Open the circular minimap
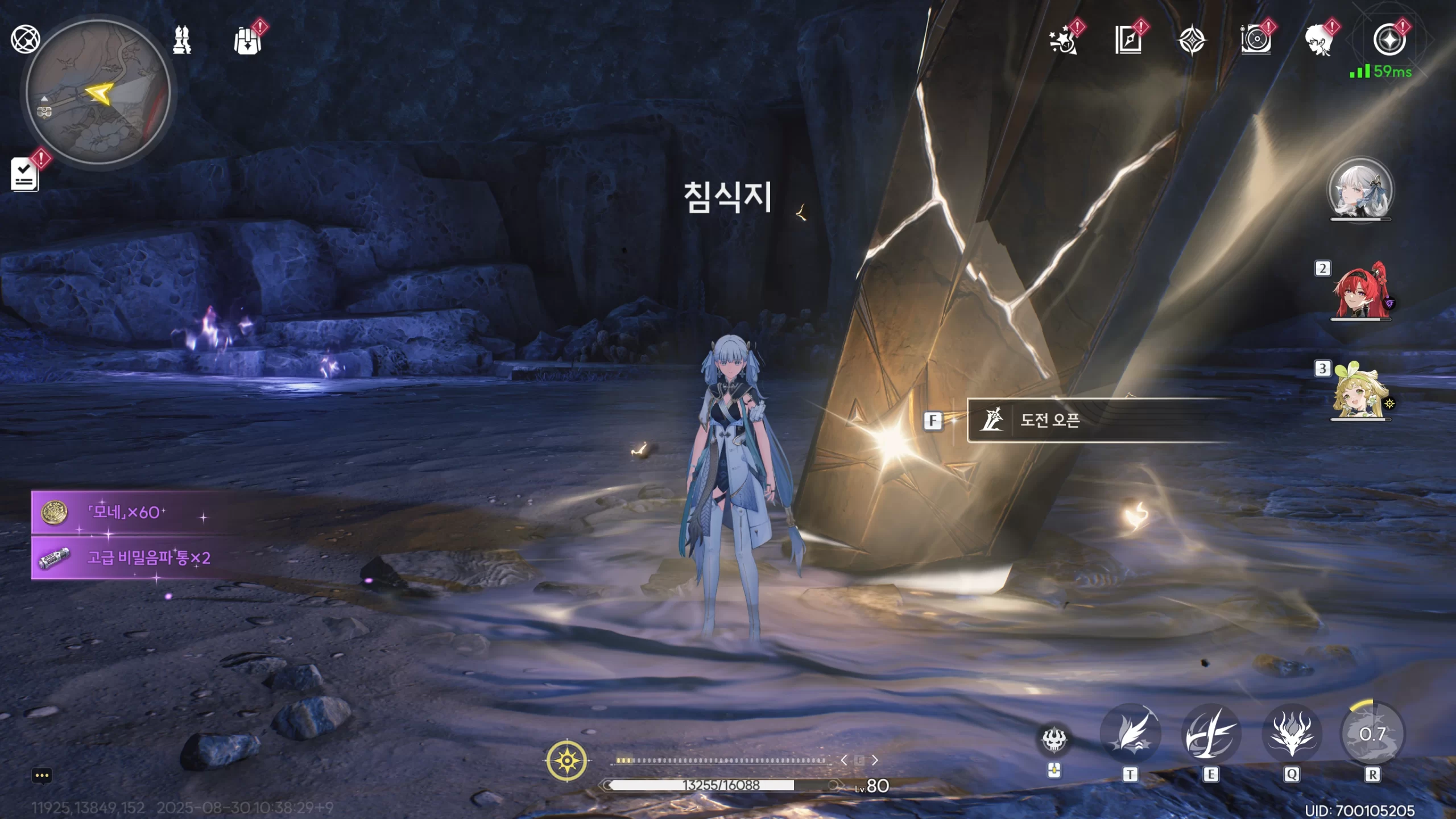The width and height of the screenshot is (1456, 819). (x=98, y=92)
